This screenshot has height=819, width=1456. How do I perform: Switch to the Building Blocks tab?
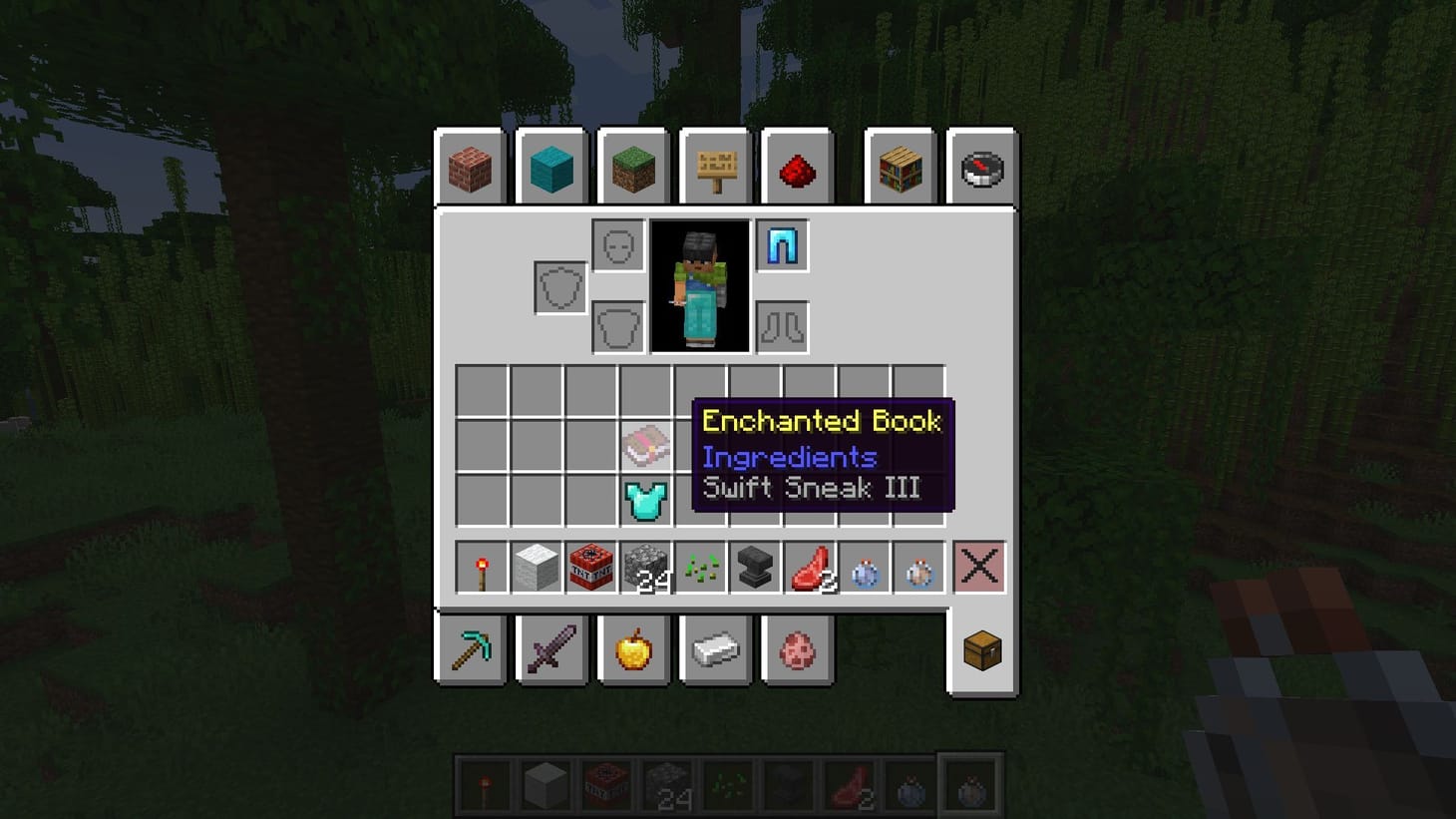tap(470, 168)
